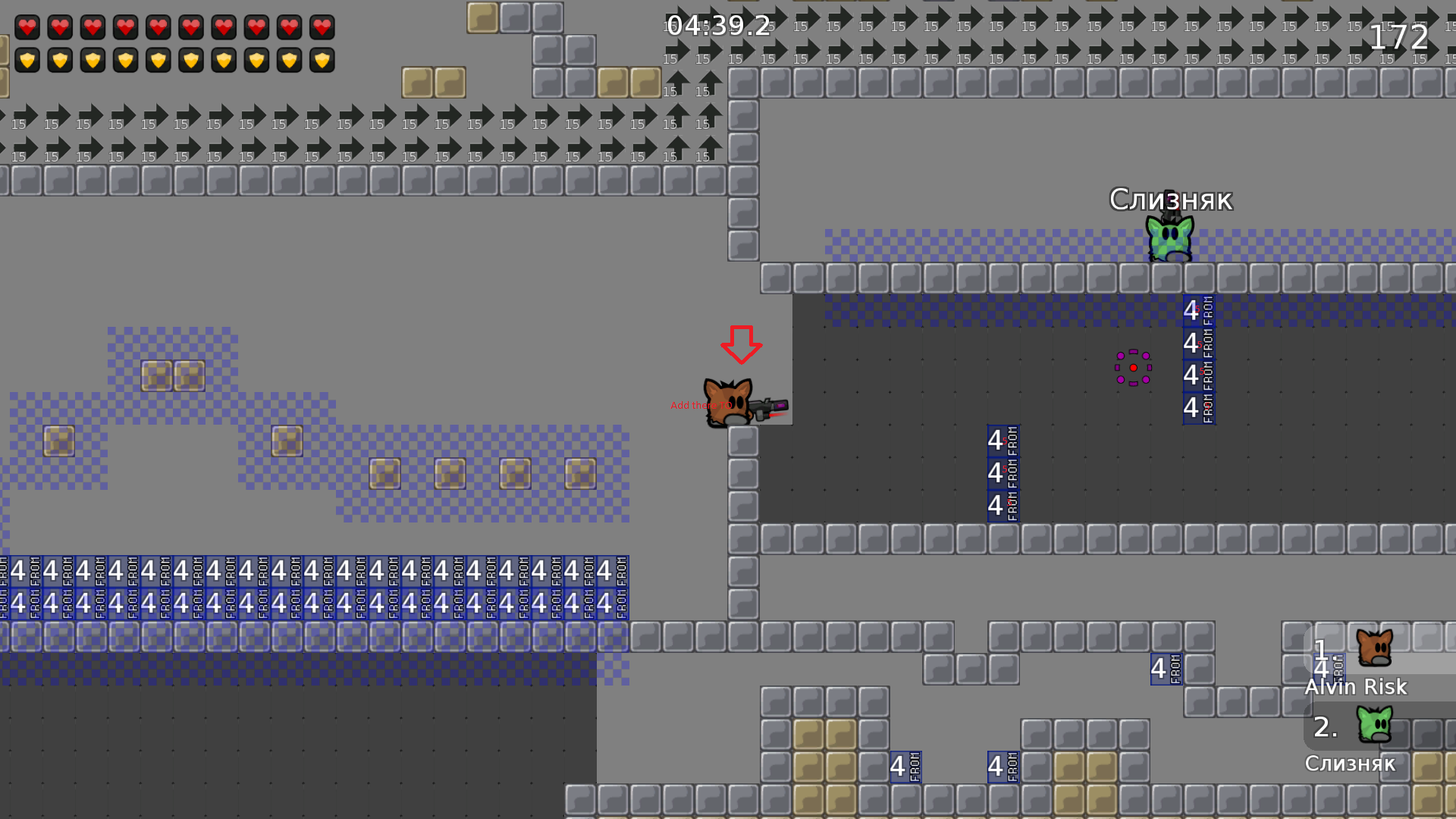Click the first yellow shield on the left
The width and height of the screenshot is (1456, 819).
[x=27, y=58]
